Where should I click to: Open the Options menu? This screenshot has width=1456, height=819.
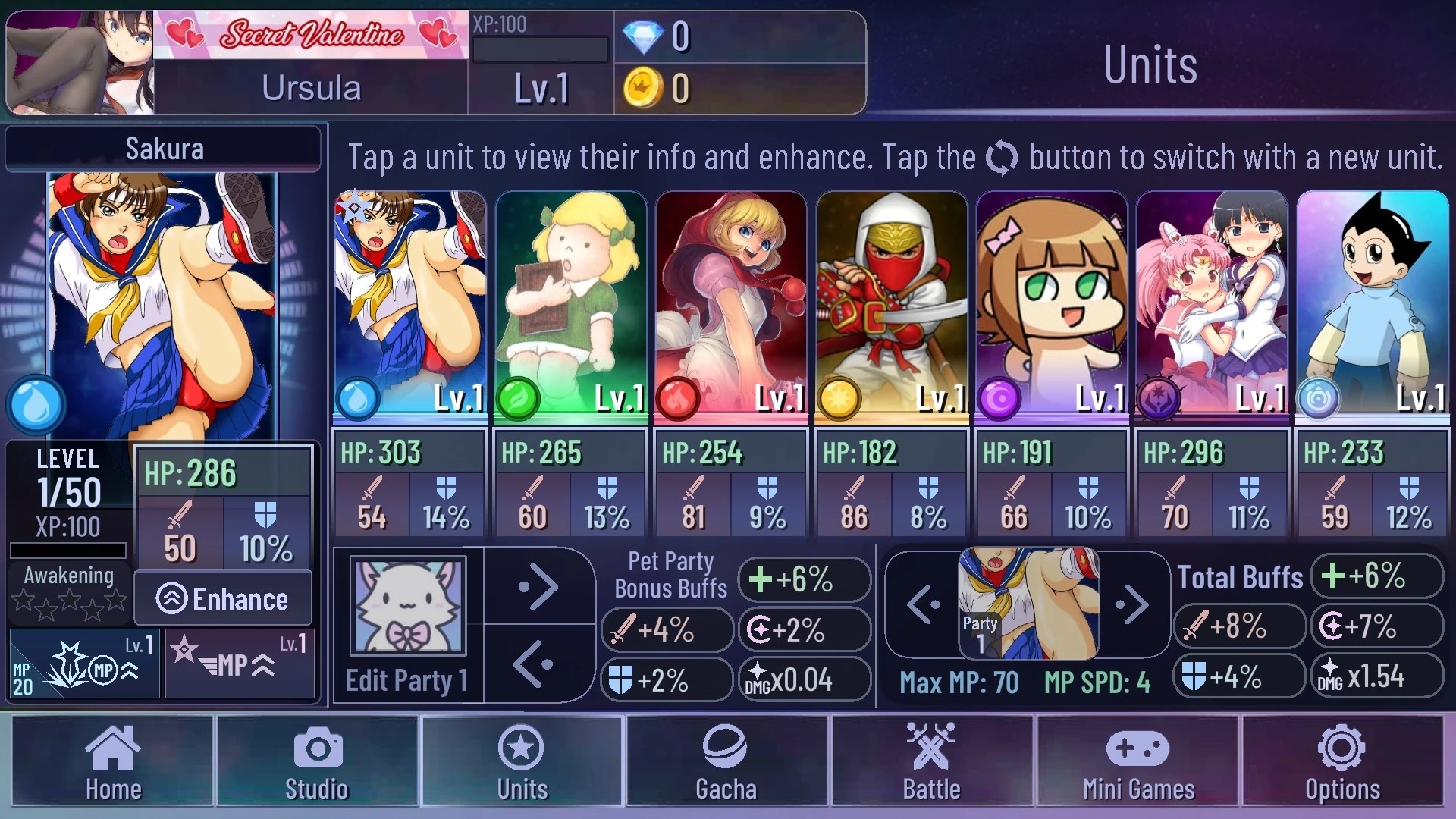(1342, 761)
